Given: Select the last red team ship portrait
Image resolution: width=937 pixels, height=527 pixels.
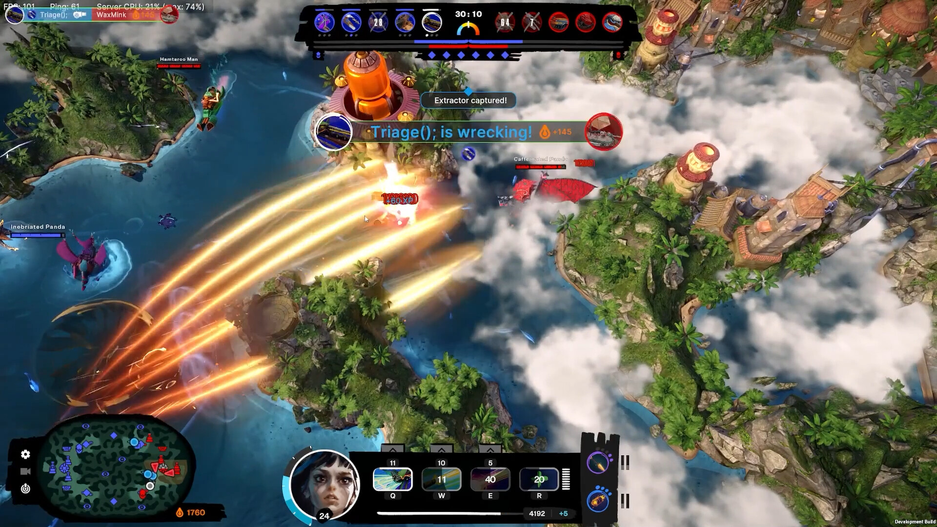Looking at the screenshot, I should pyautogui.click(x=612, y=22).
